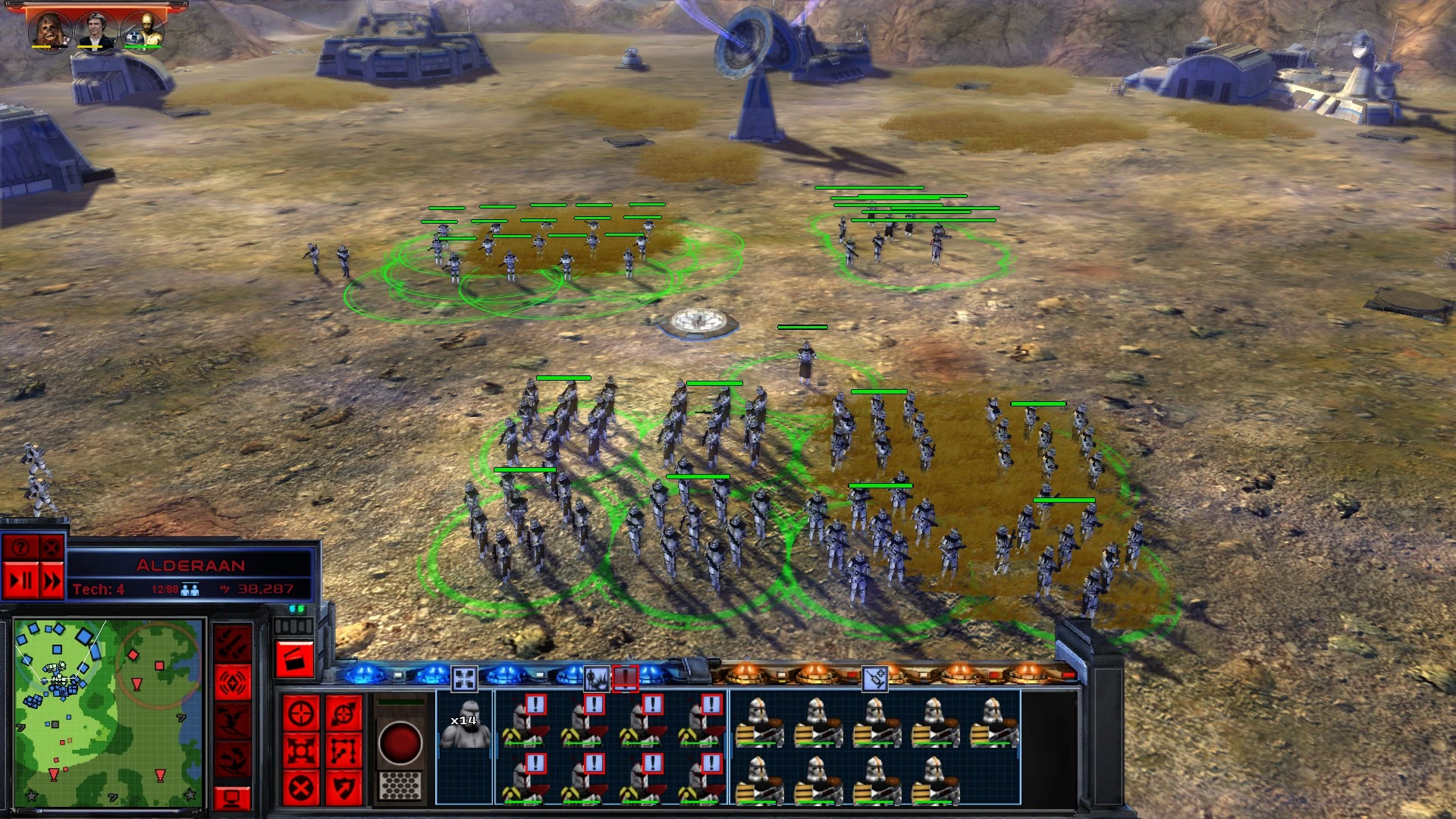Select the stop command X icon
The height and width of the screenshot is (819, 1456).
pos(302,786)
